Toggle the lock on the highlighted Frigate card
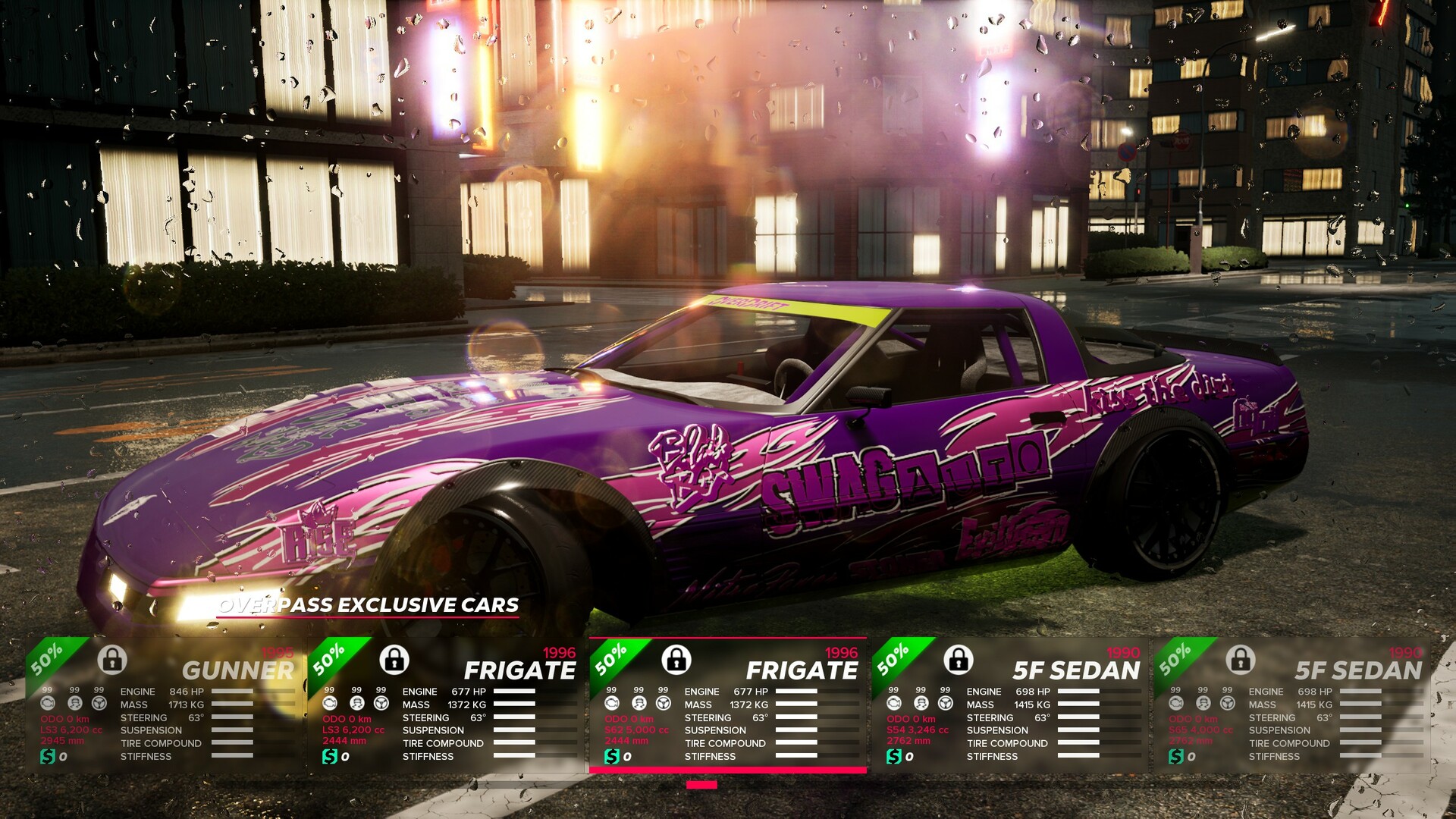The width and height of the screenshot is (1456, 819). click(676, 661)
